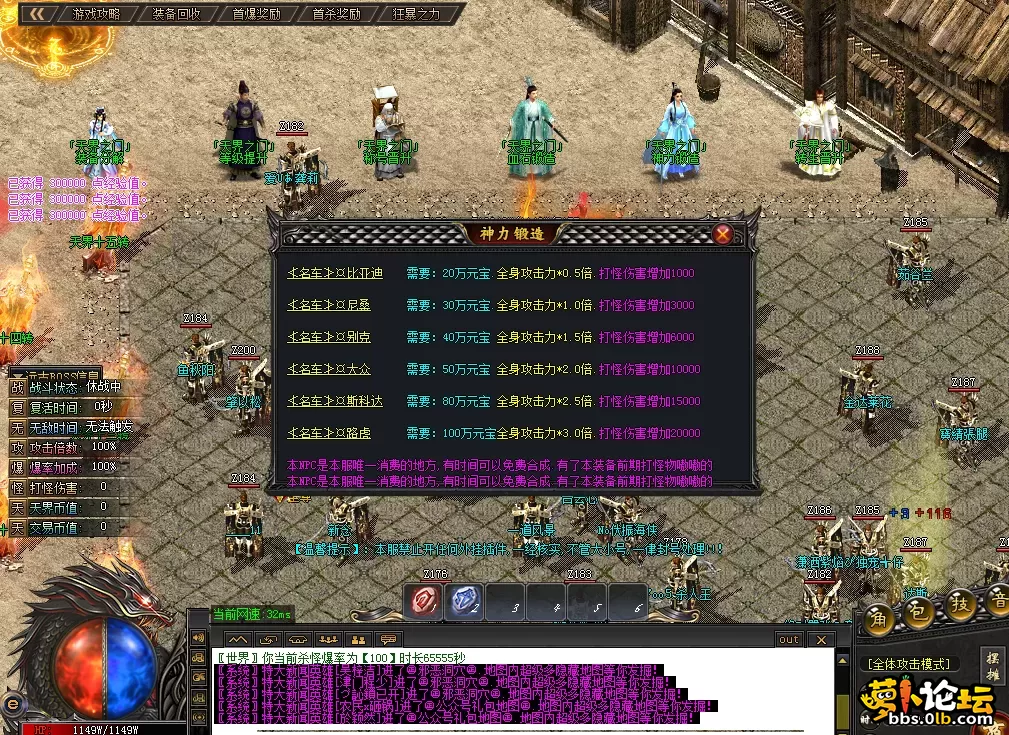Viewport: 1009px width, 735px height.
Task: Close the 神力锻造 dialog
Action: [x=722, y=235]
